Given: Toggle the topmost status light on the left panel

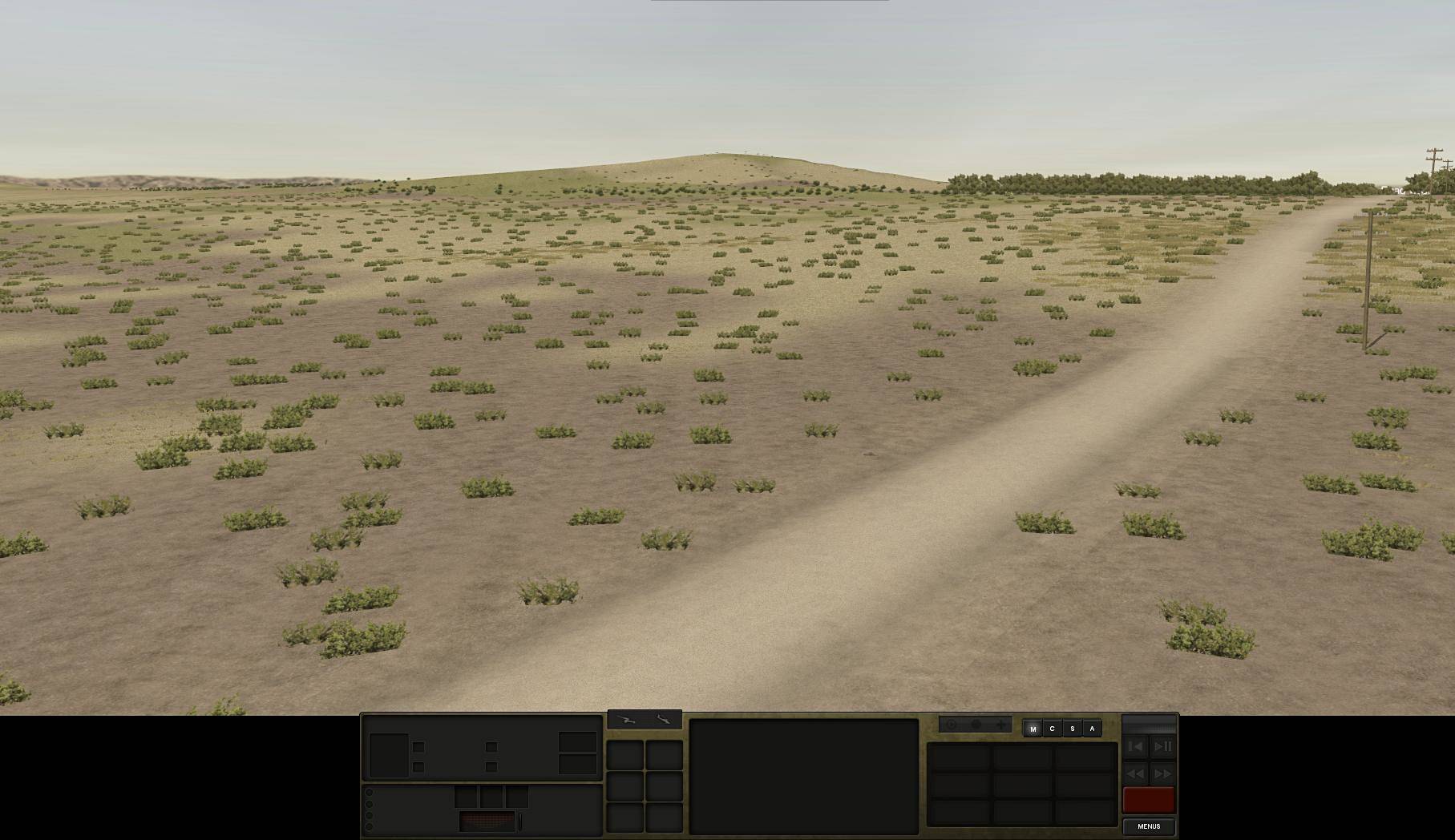Looking at the screenshot, I should click(370, 792).
